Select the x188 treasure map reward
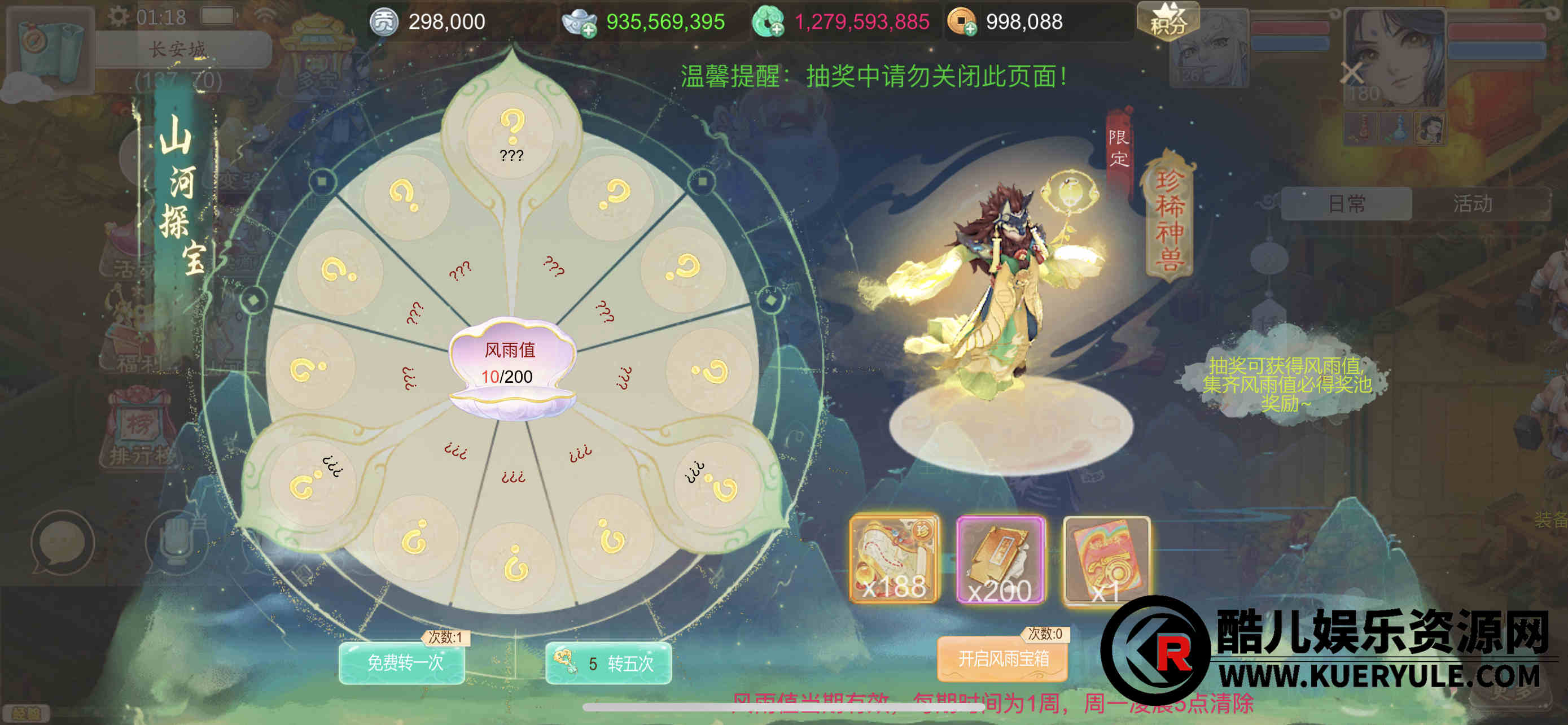Image resolution: width=1568 pixels, height=725 pixels. coord(894,559)
